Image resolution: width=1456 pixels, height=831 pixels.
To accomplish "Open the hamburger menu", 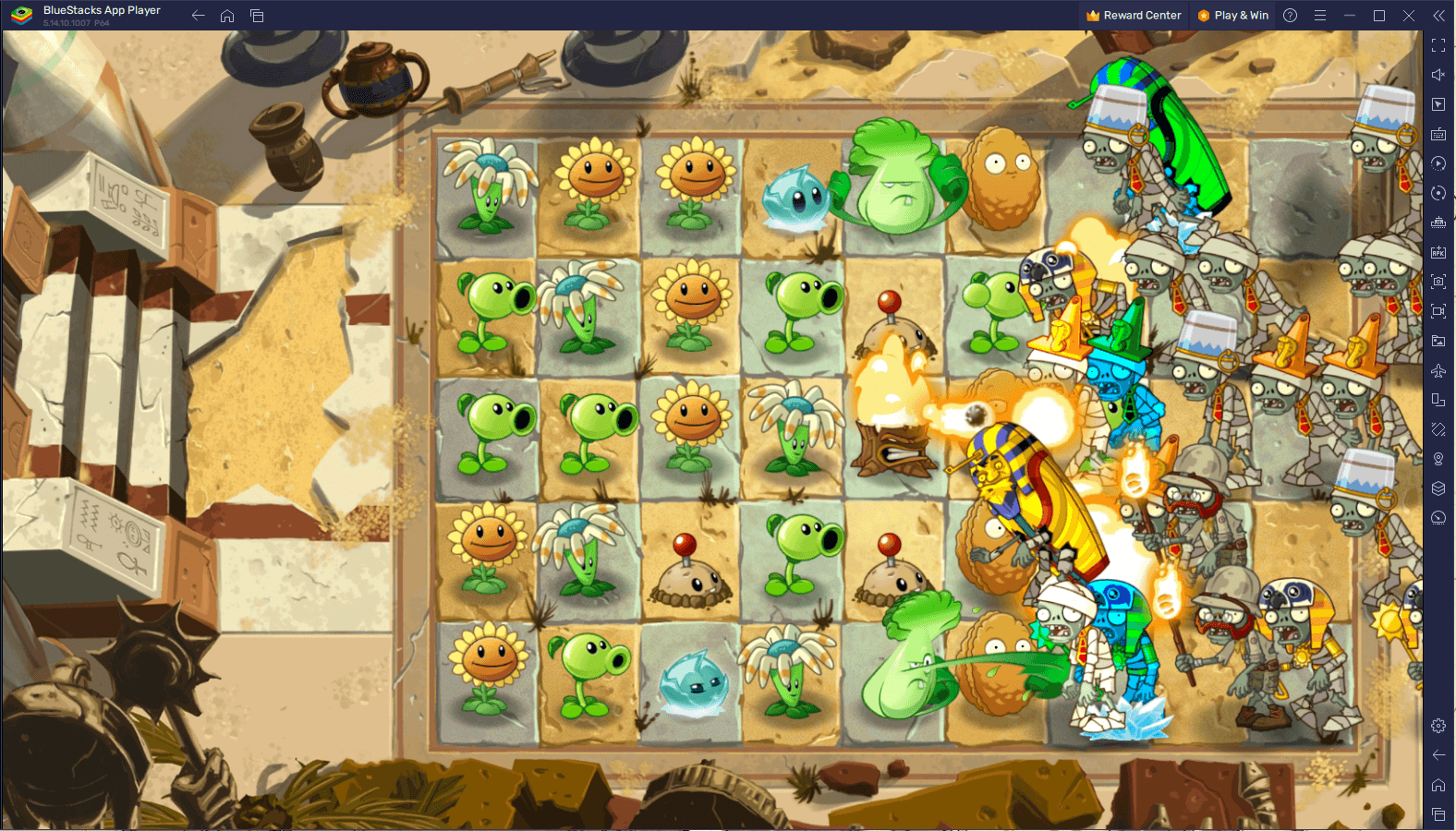I will [1320, 15].
